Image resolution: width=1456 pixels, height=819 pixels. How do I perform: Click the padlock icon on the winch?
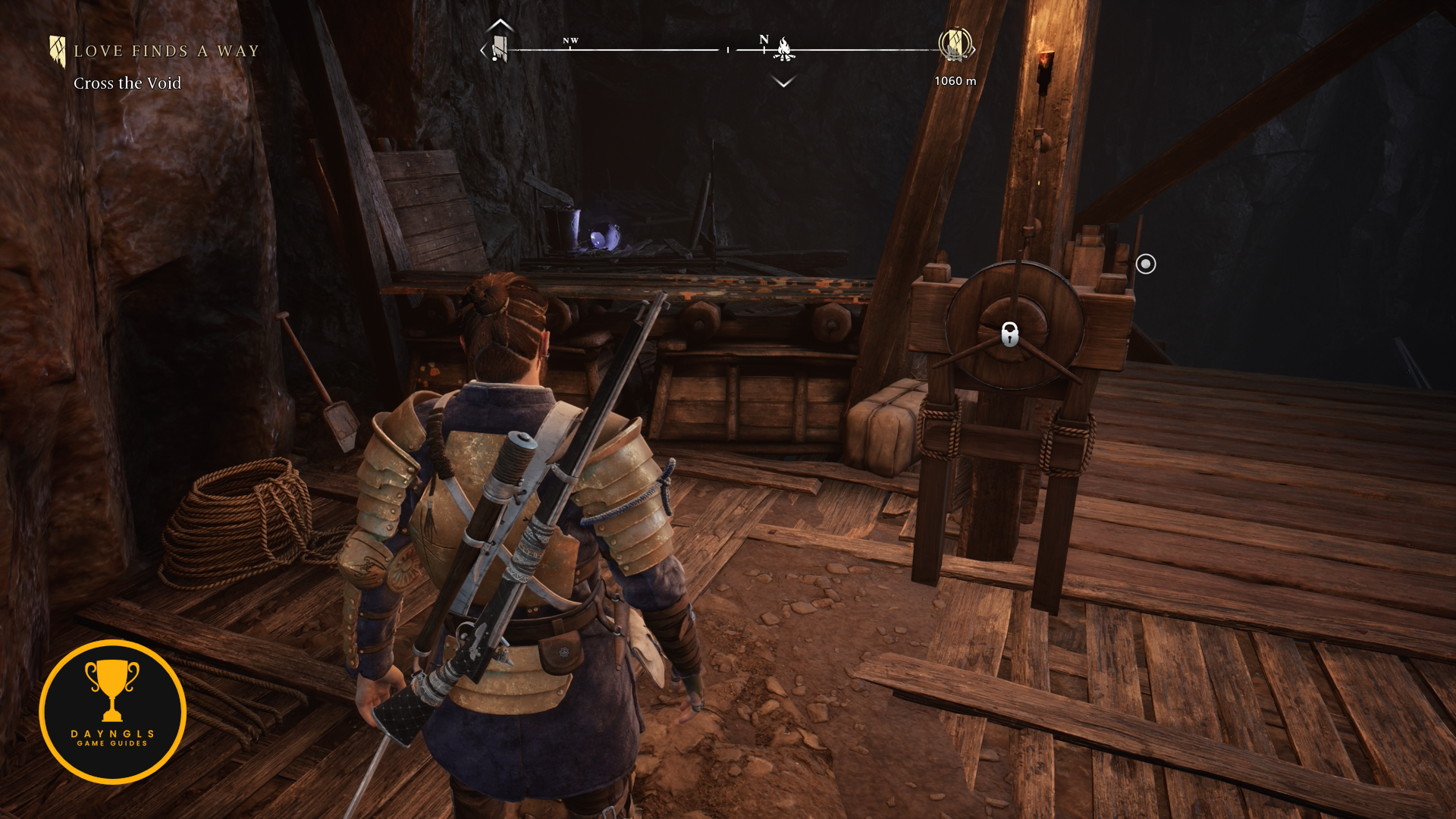[1009, 334]
